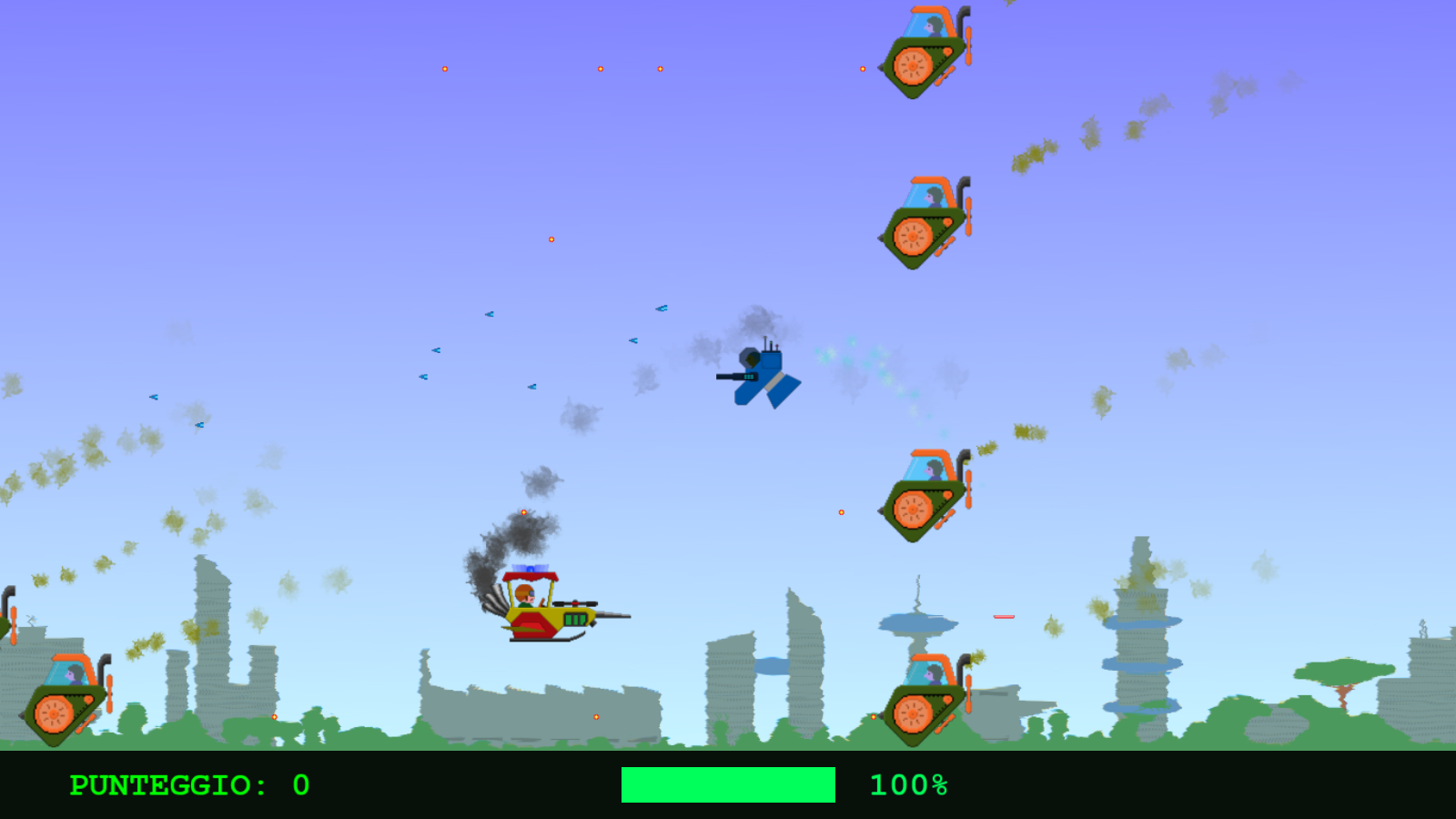Click the green health bar
This screenshot has width=1456, height=819.
tap(728, 784)
